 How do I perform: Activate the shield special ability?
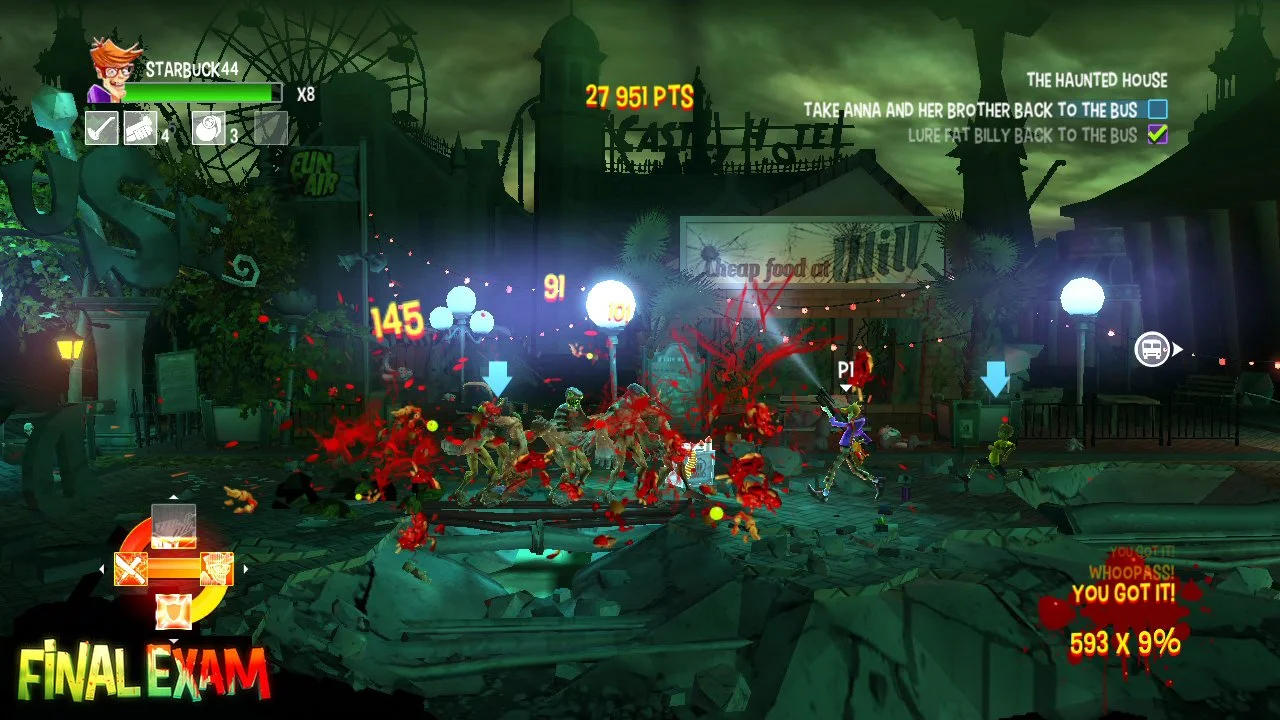click(x=173, y=610)
